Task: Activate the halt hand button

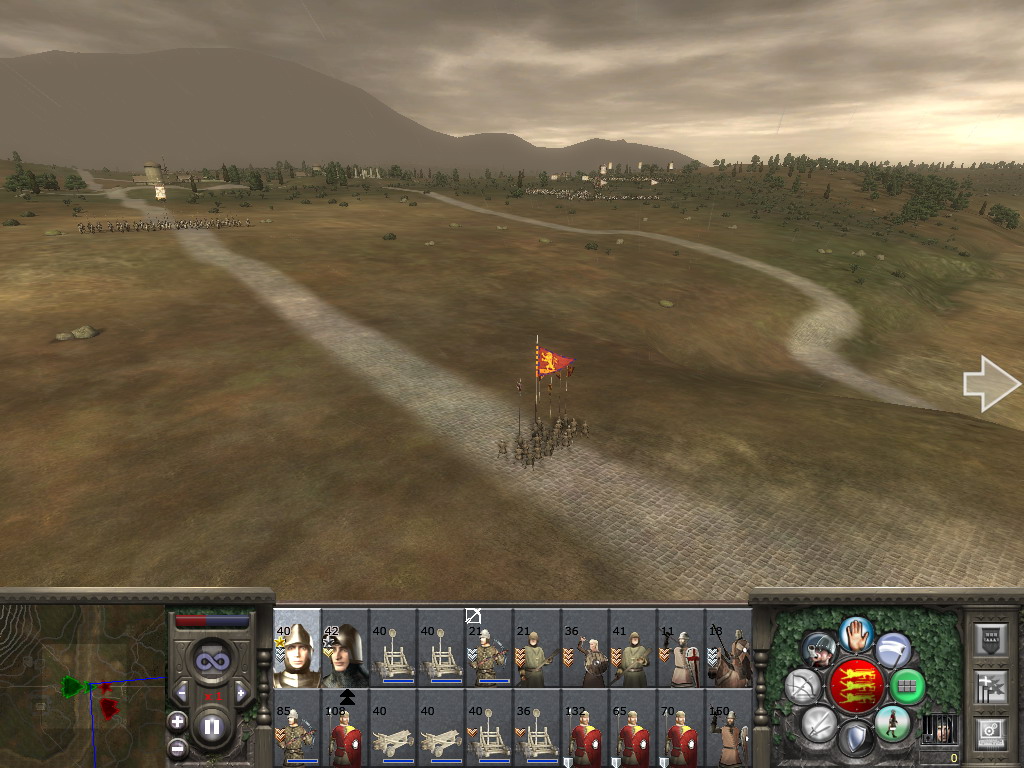Action: [856, 633]
